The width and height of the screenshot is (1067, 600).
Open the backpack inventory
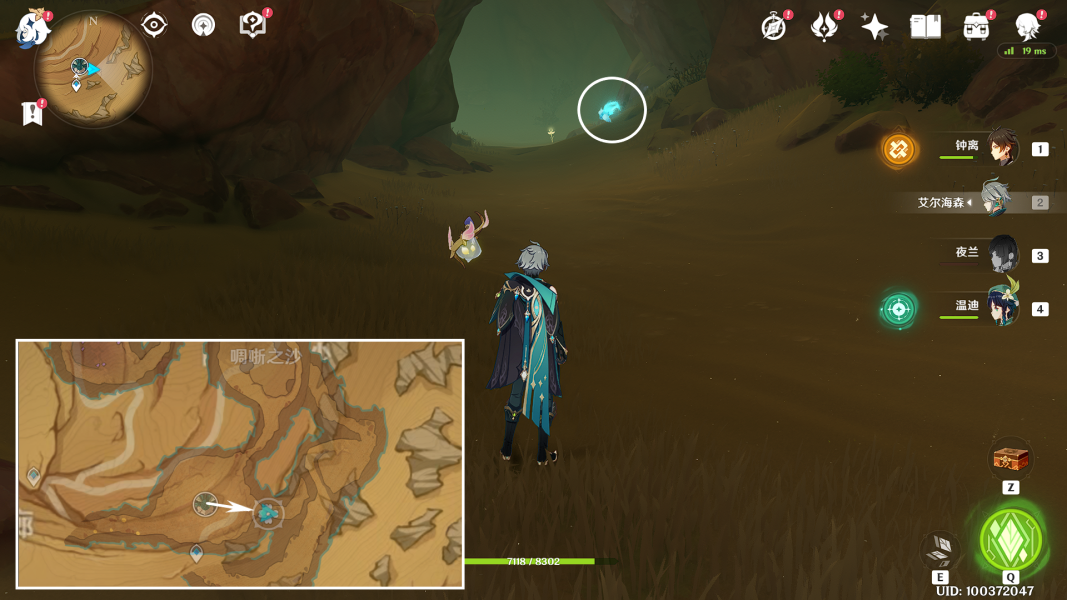(976, 27)
